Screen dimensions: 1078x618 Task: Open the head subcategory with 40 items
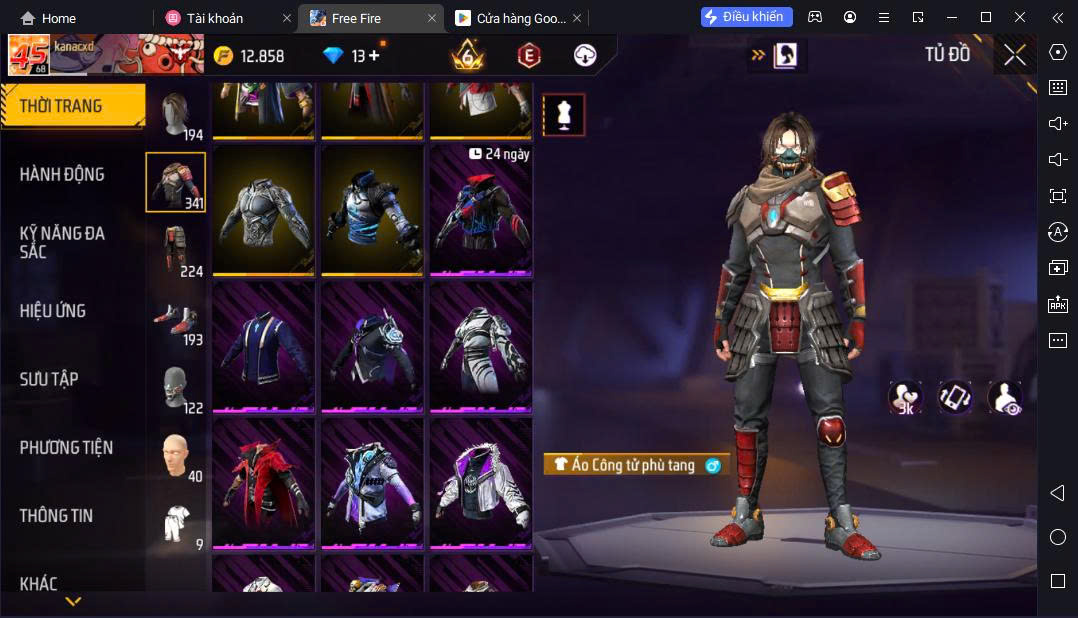pos(177,456)
